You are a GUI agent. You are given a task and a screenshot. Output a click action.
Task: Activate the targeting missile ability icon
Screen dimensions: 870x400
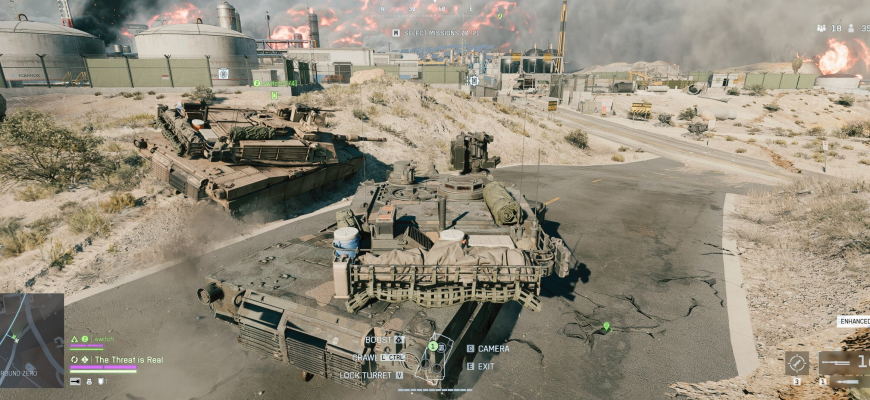[x=796, y=363]
